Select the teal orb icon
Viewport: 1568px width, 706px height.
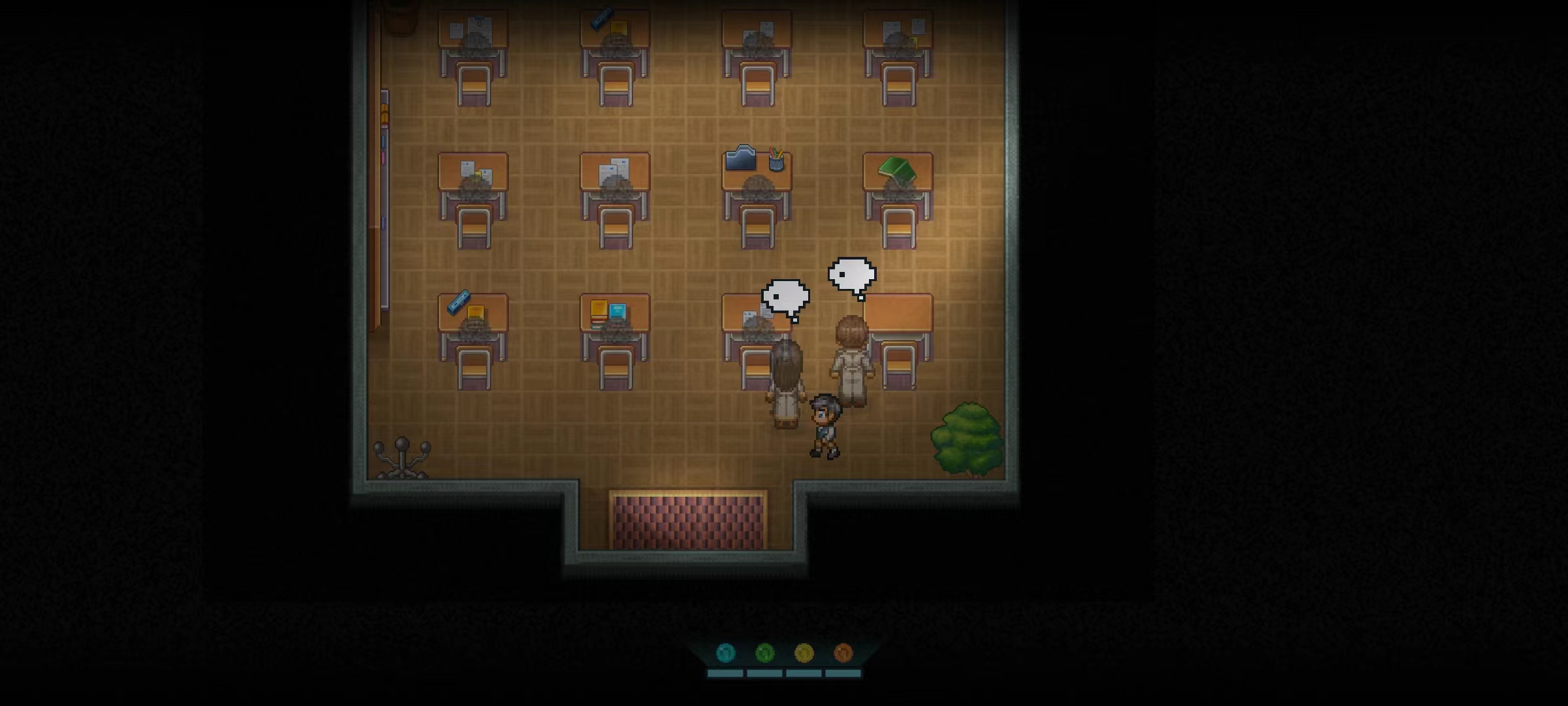point(726,652)
